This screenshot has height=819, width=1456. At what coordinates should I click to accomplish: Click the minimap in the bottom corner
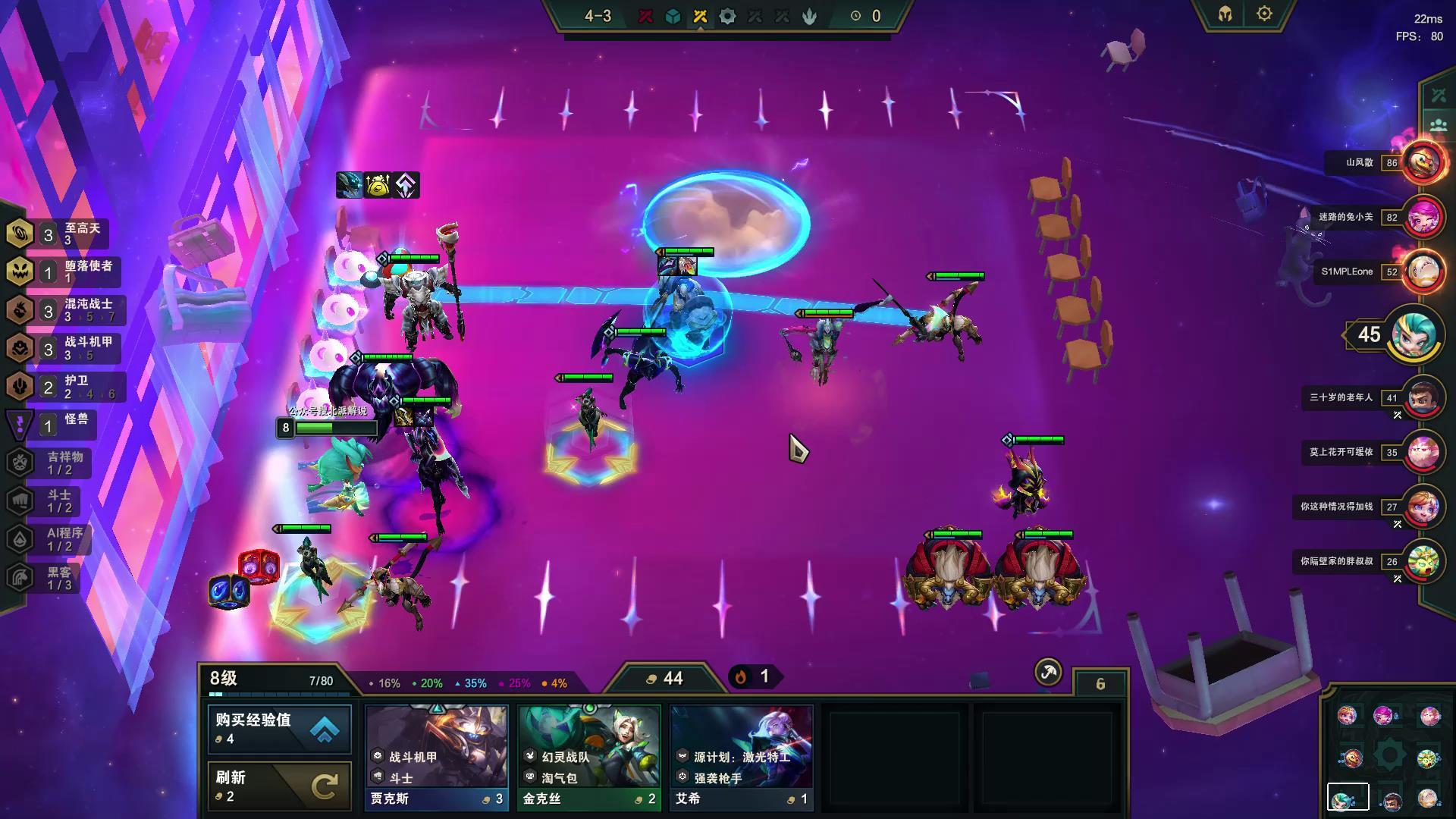click(1389, 757)
